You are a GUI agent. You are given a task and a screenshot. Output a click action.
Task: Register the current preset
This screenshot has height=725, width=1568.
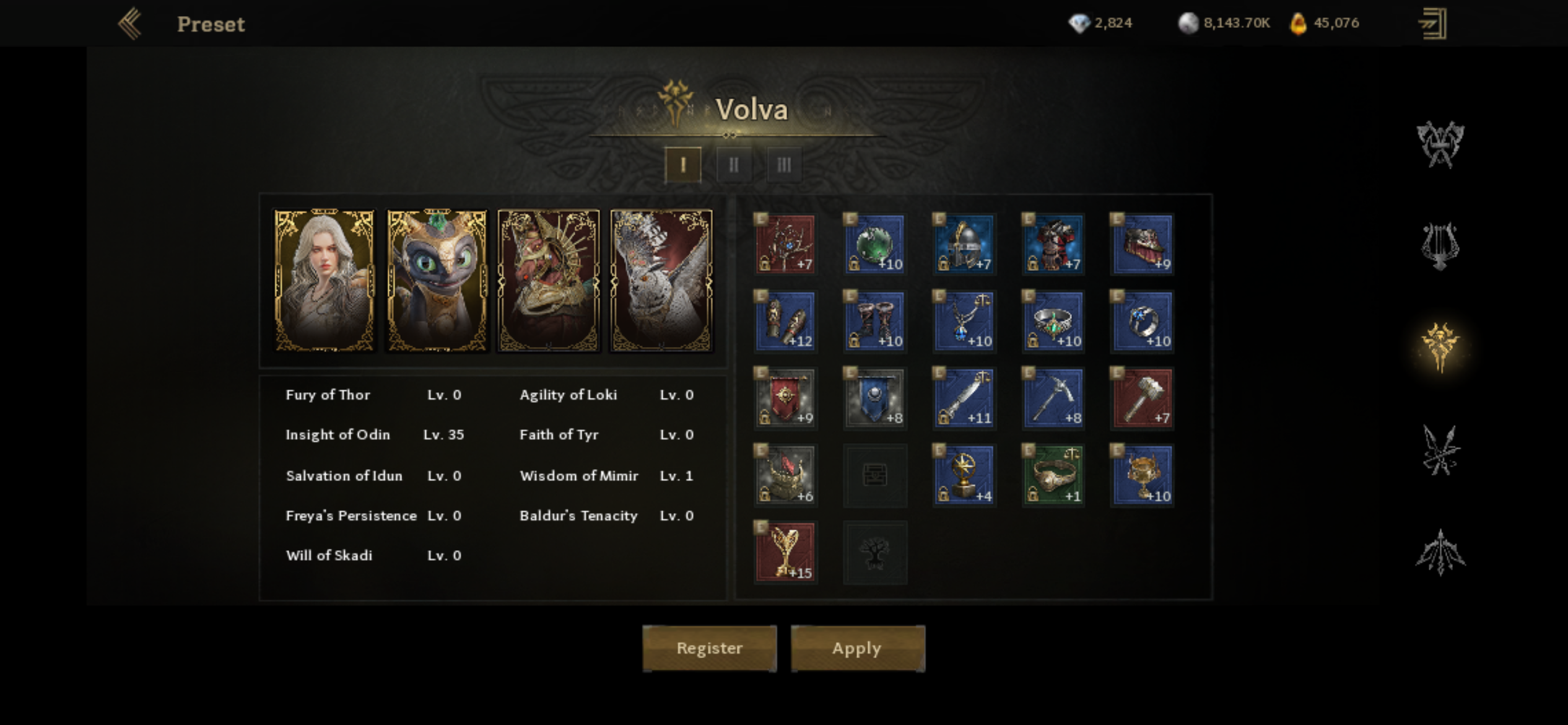point(709,648)
